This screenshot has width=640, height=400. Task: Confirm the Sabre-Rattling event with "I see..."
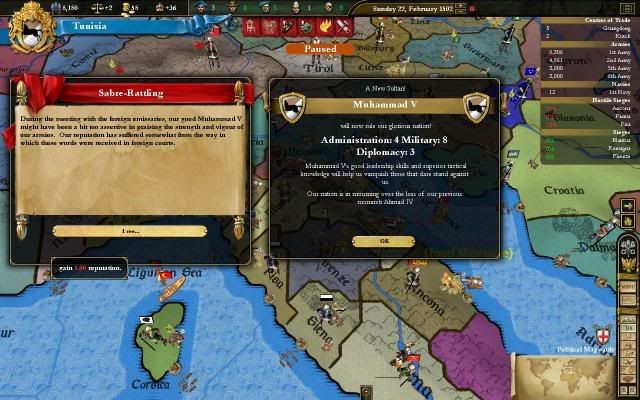pyautogui.click(x=130, y=231)
